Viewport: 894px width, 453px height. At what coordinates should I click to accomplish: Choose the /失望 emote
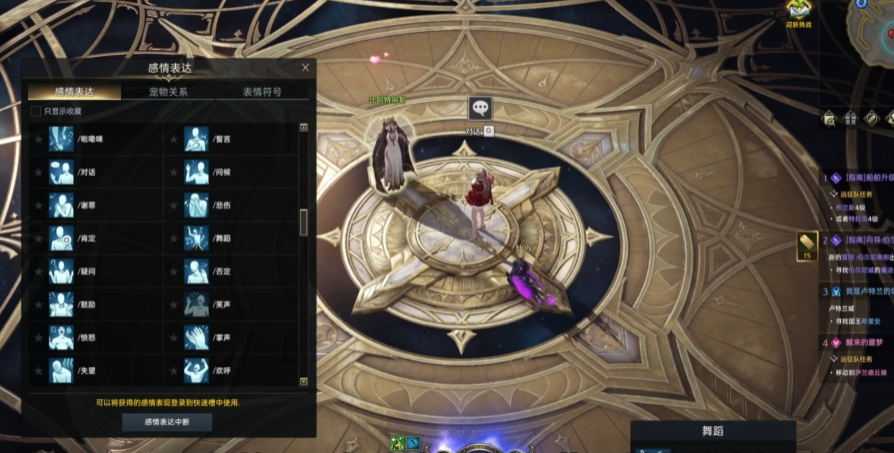click(62, 371)
